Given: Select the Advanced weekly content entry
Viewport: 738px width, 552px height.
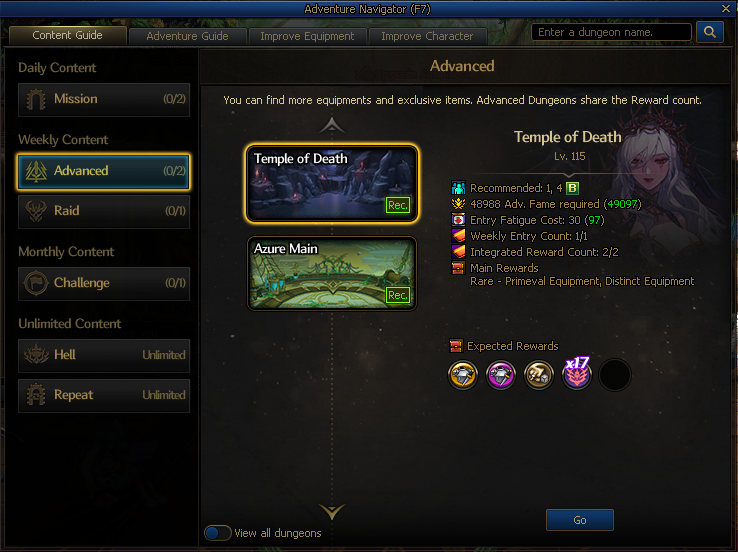Looking at the screenshot, I should [103, 171].
